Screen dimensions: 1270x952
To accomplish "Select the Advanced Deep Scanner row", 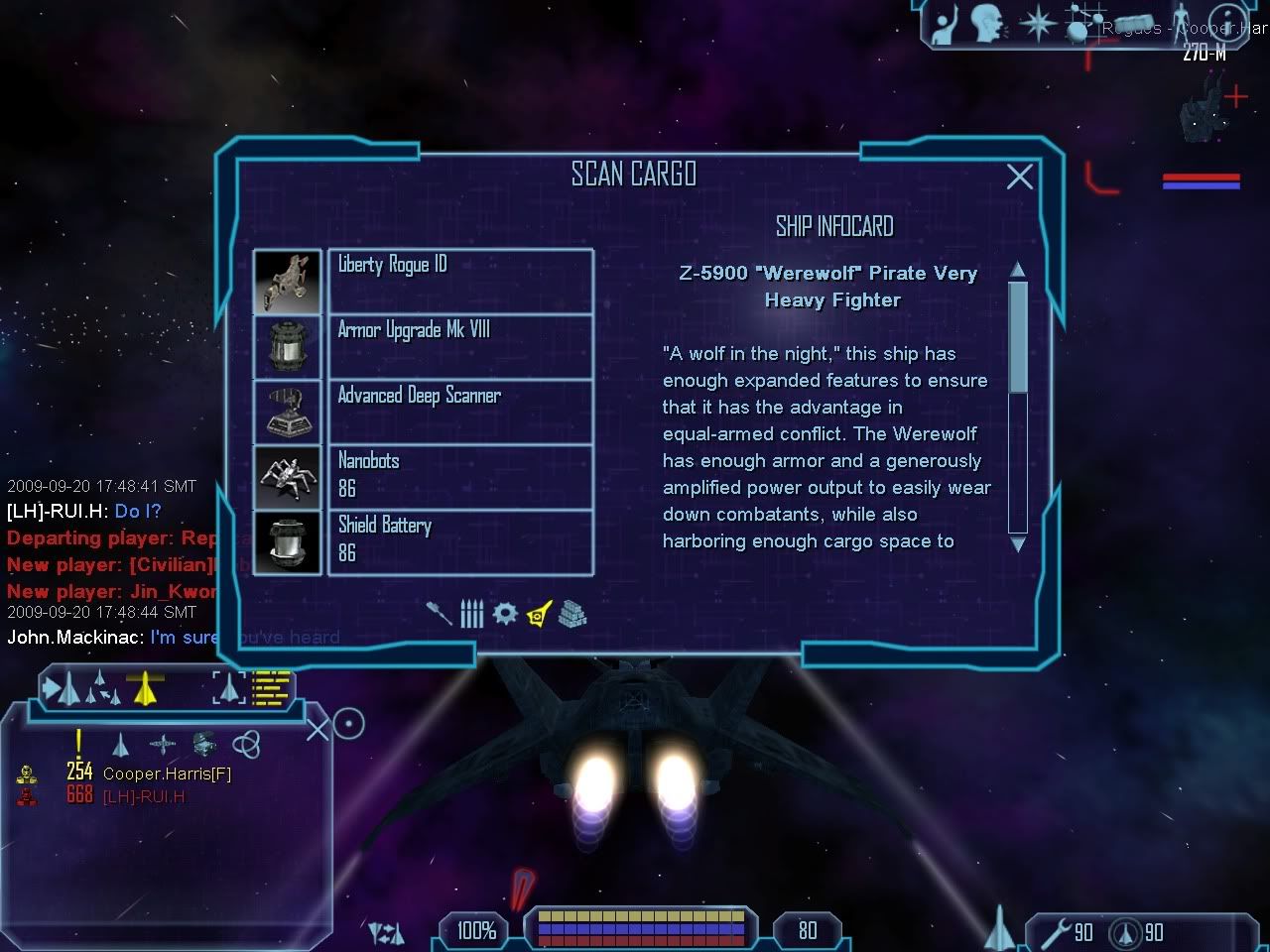I will tap(460, 412).
